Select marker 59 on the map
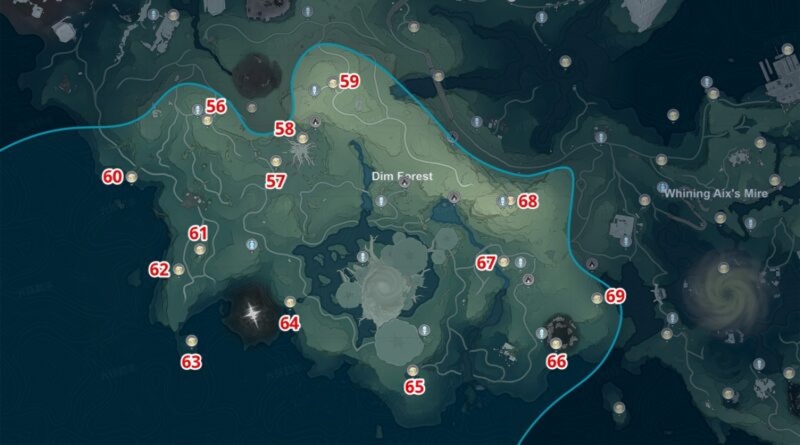The height and width of the screenshot is (445, 800). point(333,83)
